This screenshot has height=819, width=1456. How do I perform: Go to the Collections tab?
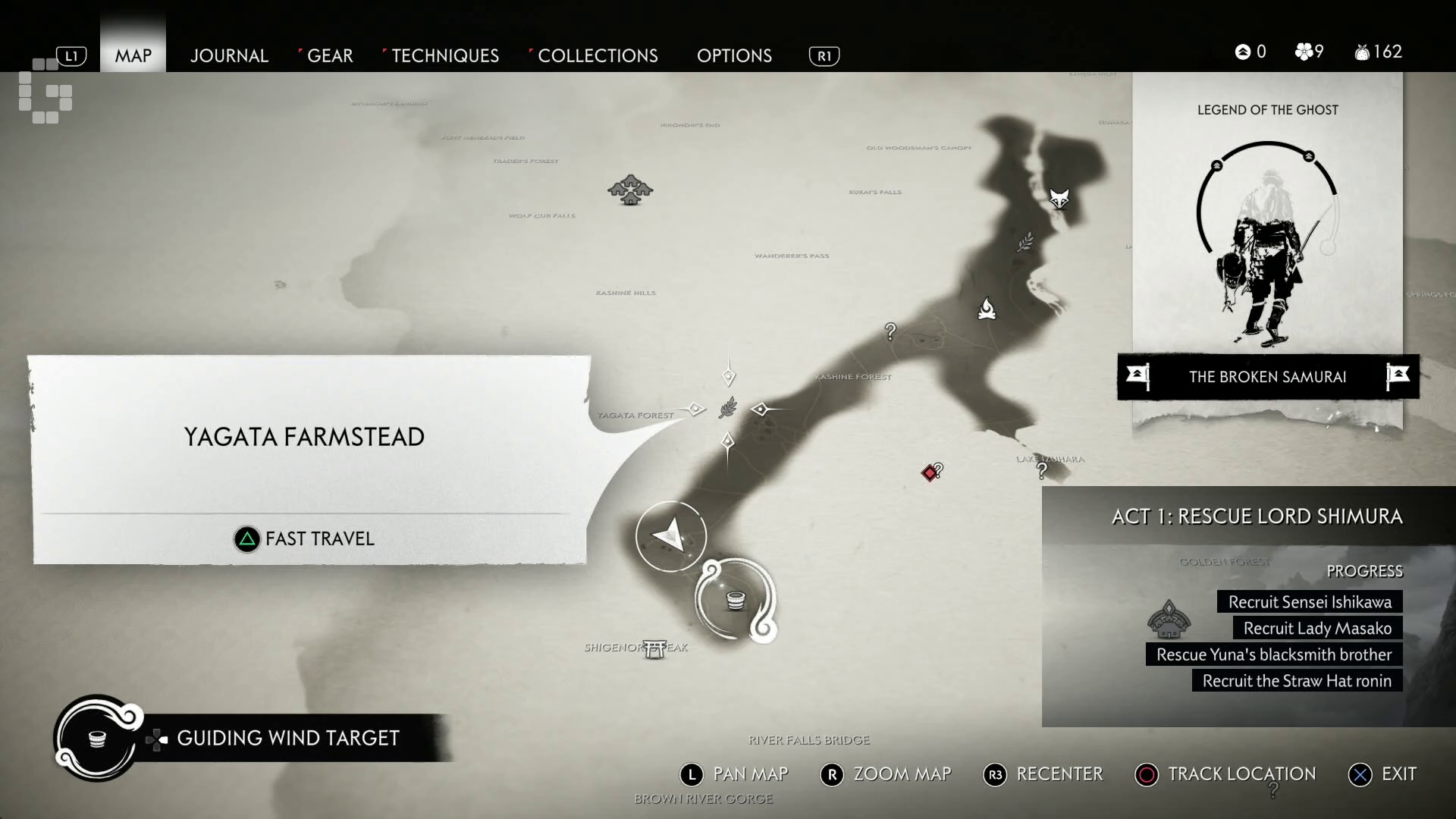[x=598, y=55]
